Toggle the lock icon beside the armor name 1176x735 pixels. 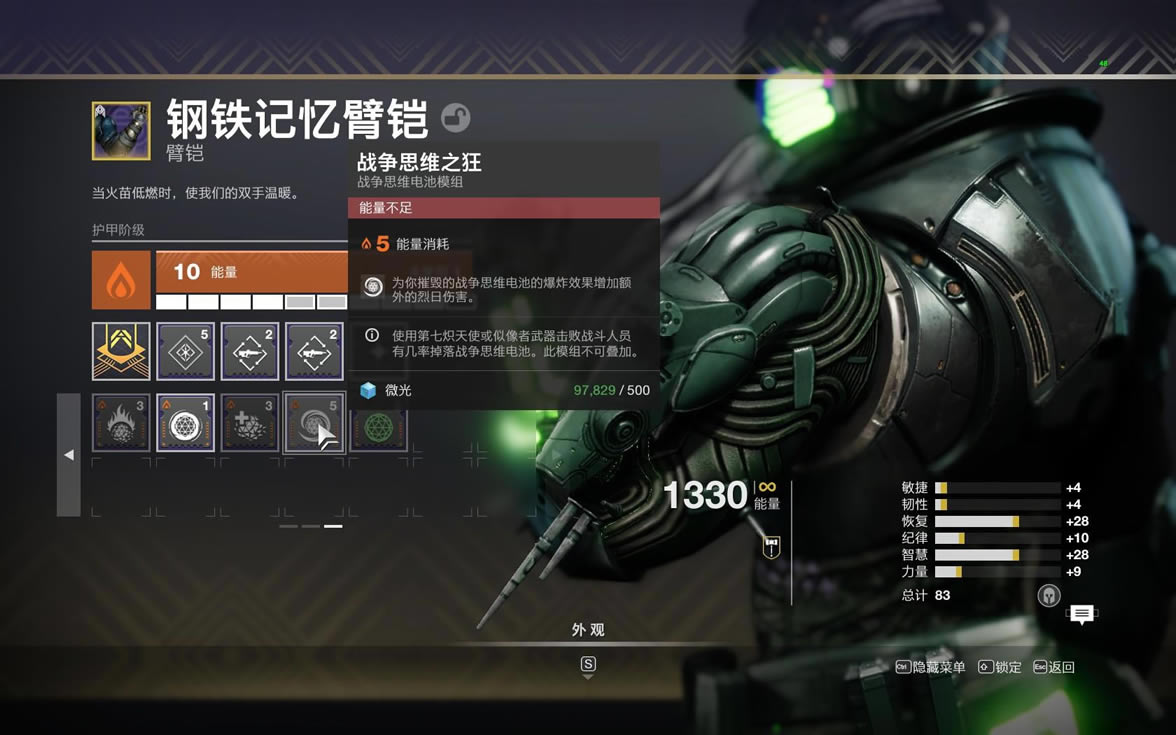point(456,119)
